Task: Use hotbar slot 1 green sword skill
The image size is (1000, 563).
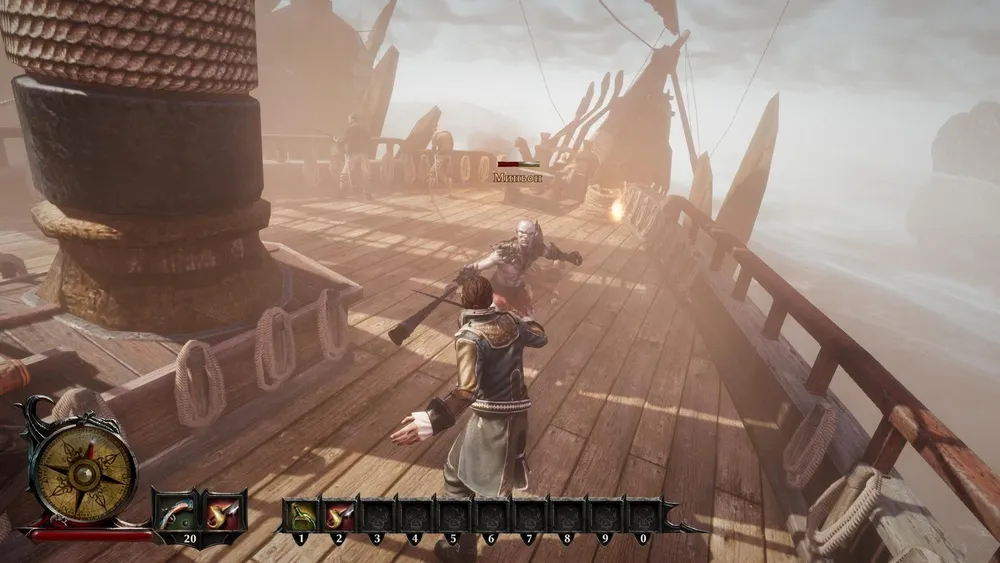Action: [x=301, y=515]
